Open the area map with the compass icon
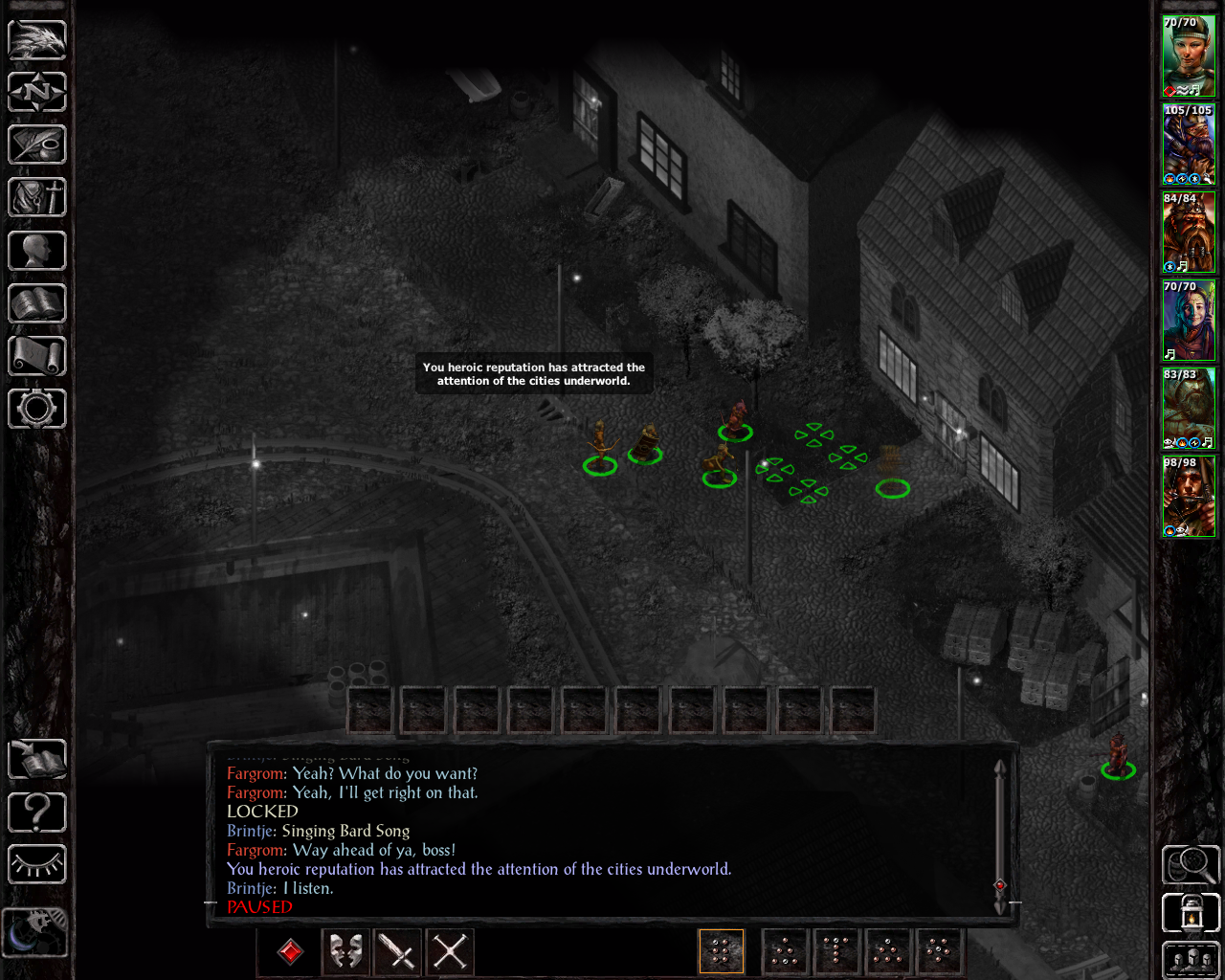 tap(37, 93)
